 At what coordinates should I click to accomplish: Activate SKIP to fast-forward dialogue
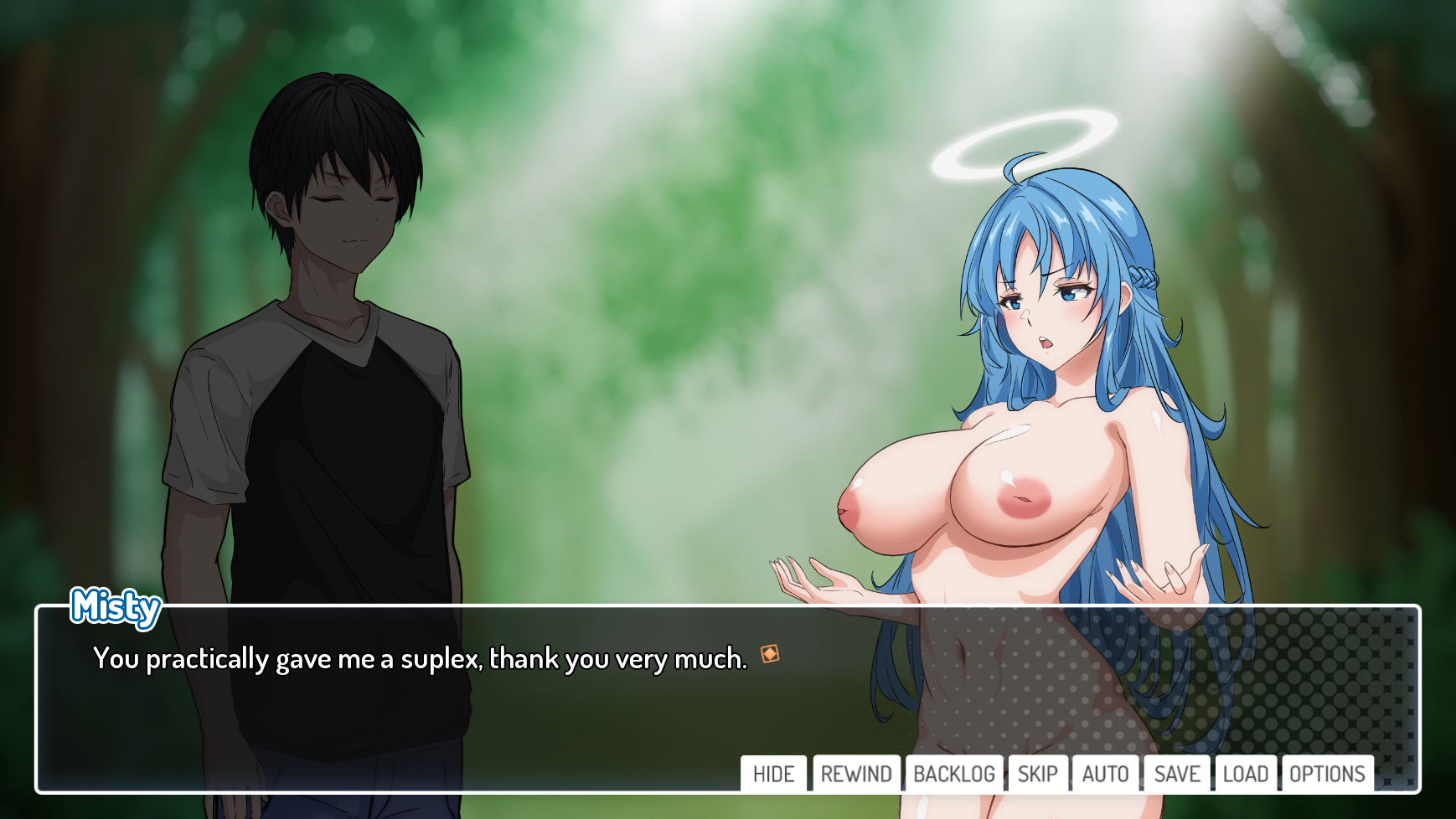click(1037, 774)
